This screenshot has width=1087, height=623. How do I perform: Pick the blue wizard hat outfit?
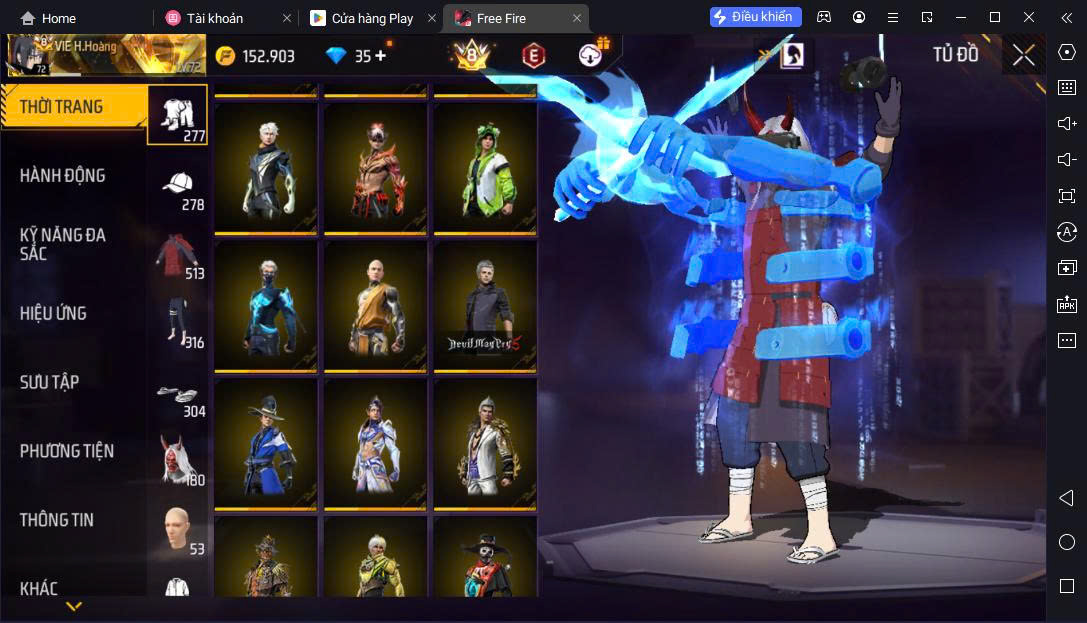[x=266, y=443]
